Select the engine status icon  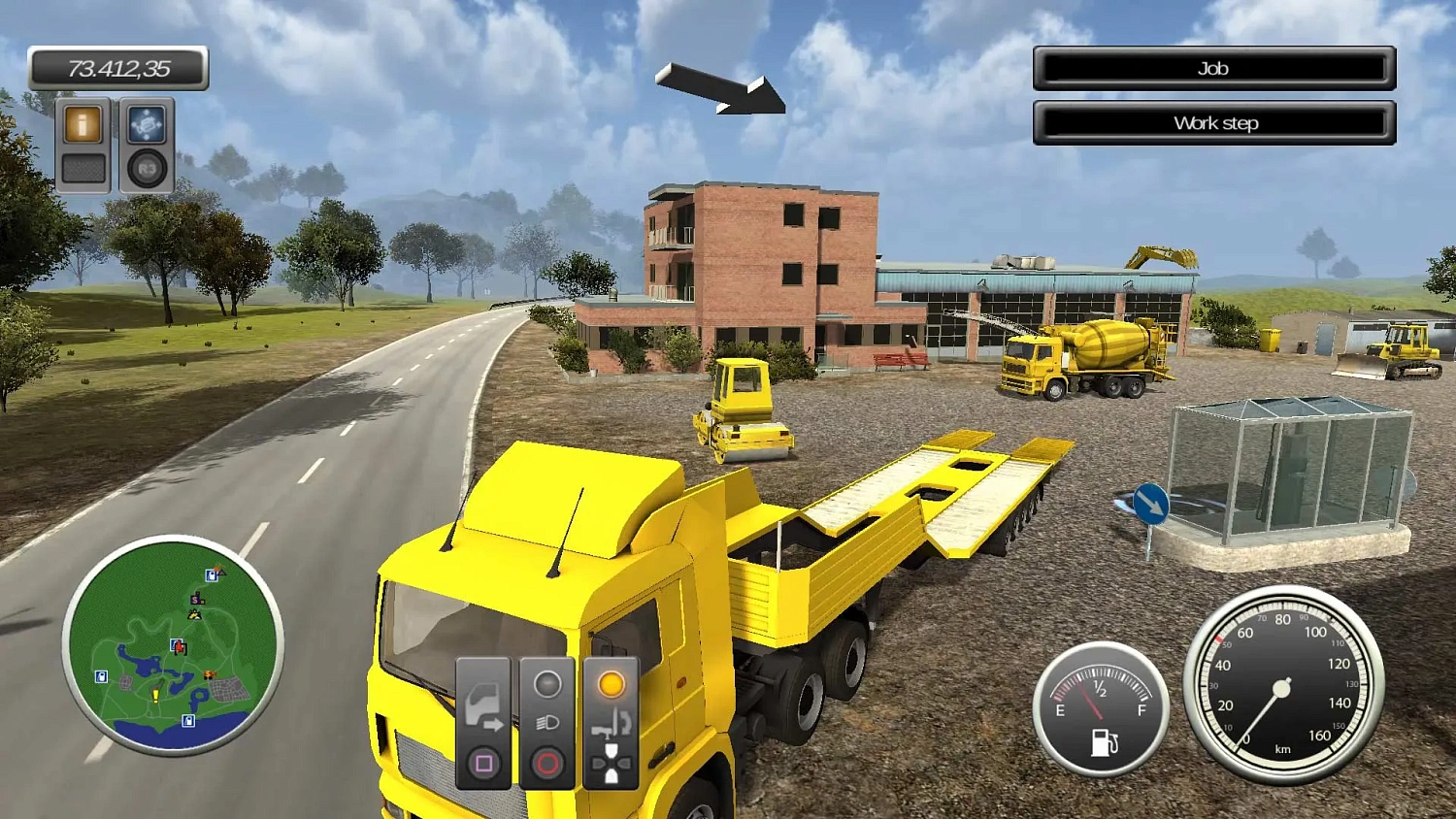546,684
